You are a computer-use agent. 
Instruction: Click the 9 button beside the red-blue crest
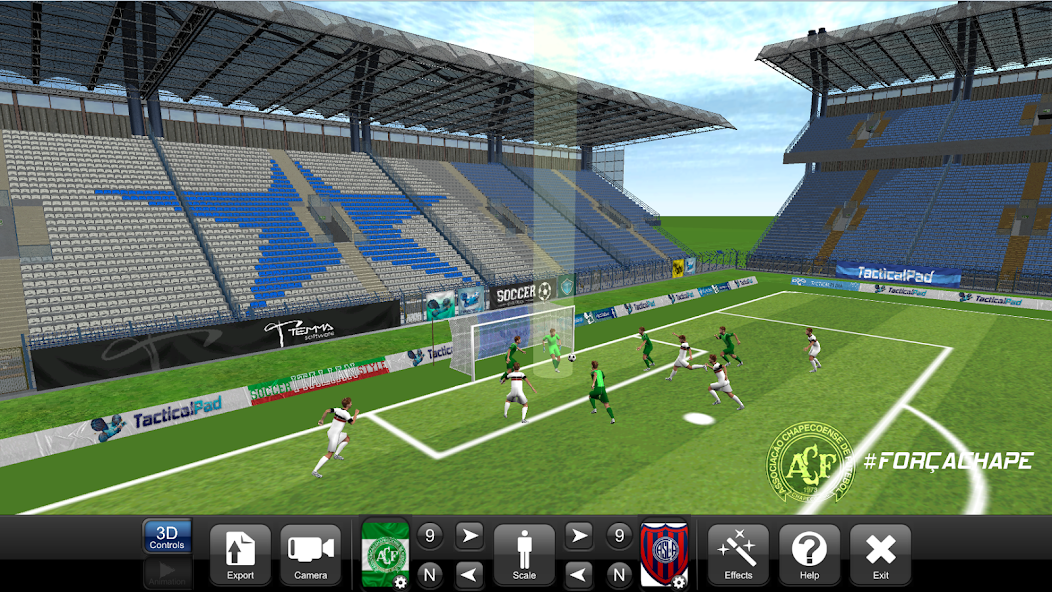(x=619, y=536)
